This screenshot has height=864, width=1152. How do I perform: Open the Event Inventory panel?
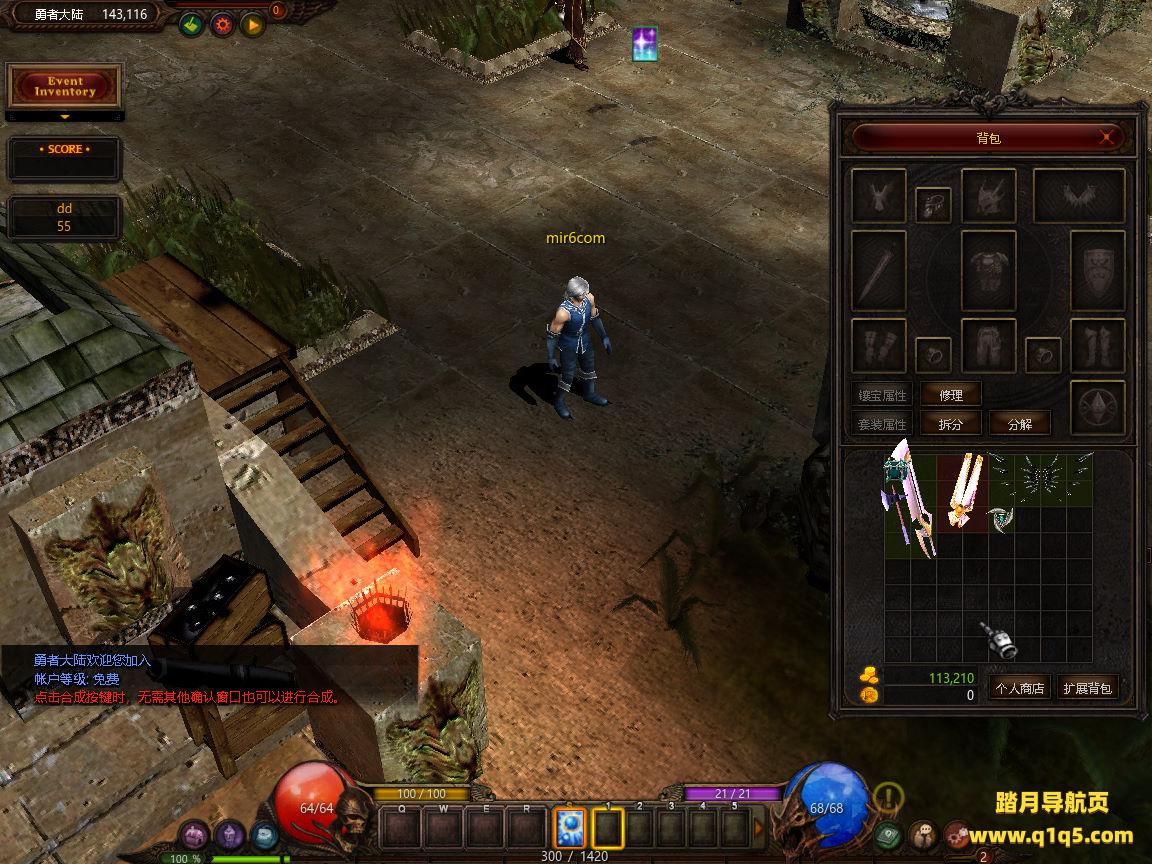(64, 87)
